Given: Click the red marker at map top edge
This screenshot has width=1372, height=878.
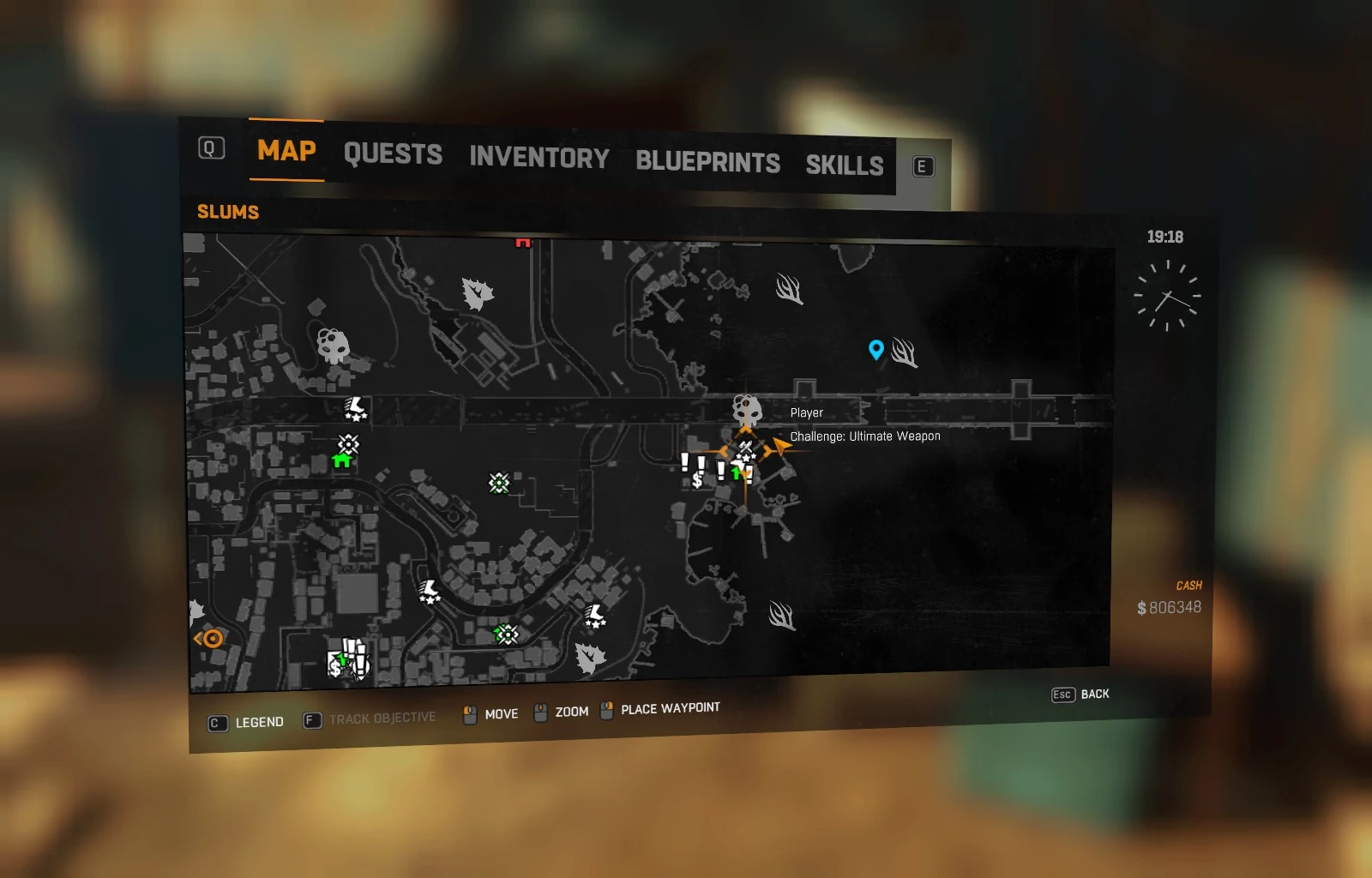Looking at the screenshot, I should 523,244.
